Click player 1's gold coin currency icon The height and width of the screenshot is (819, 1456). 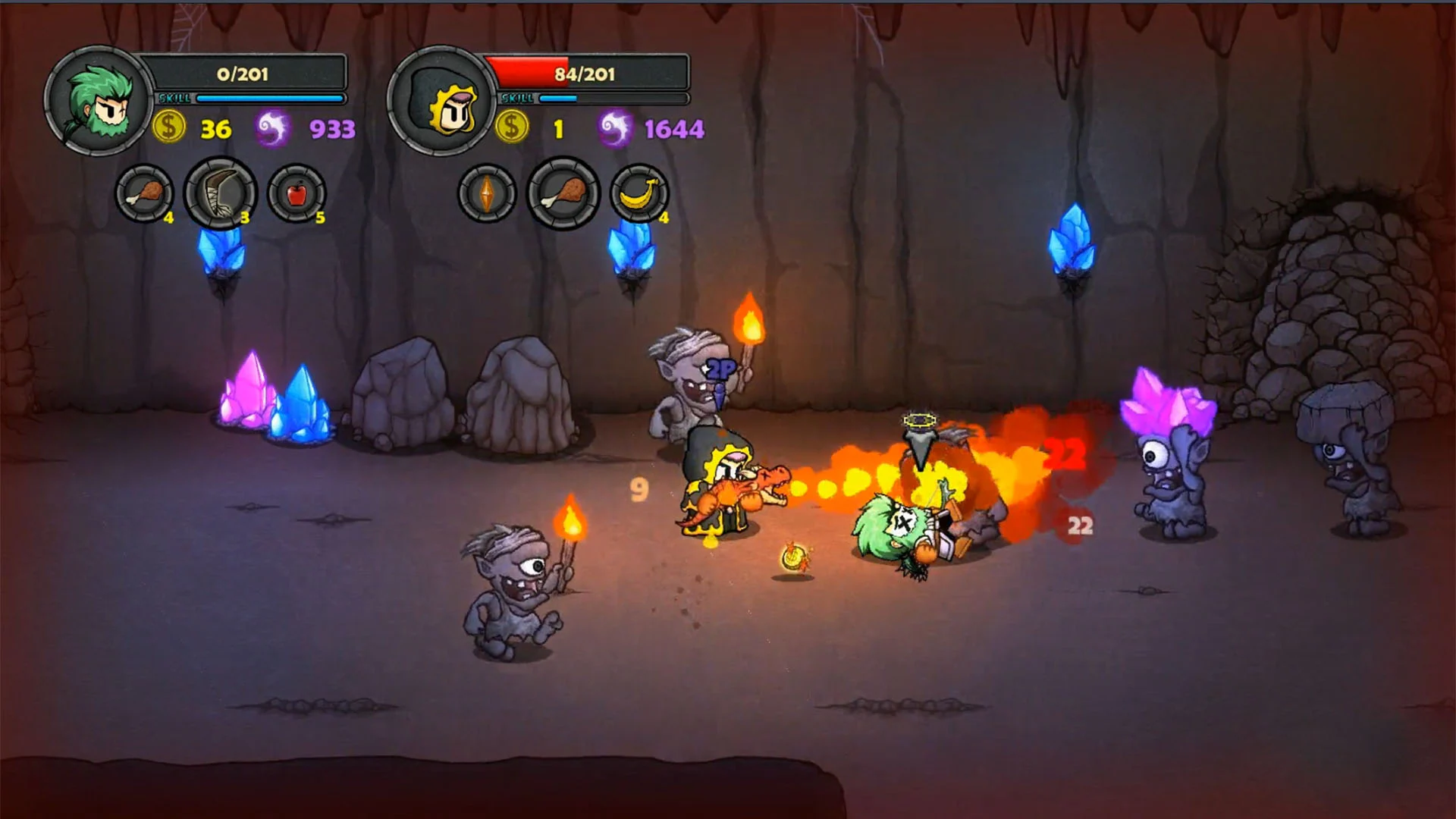pyautogui.click(x=170, y=127)
